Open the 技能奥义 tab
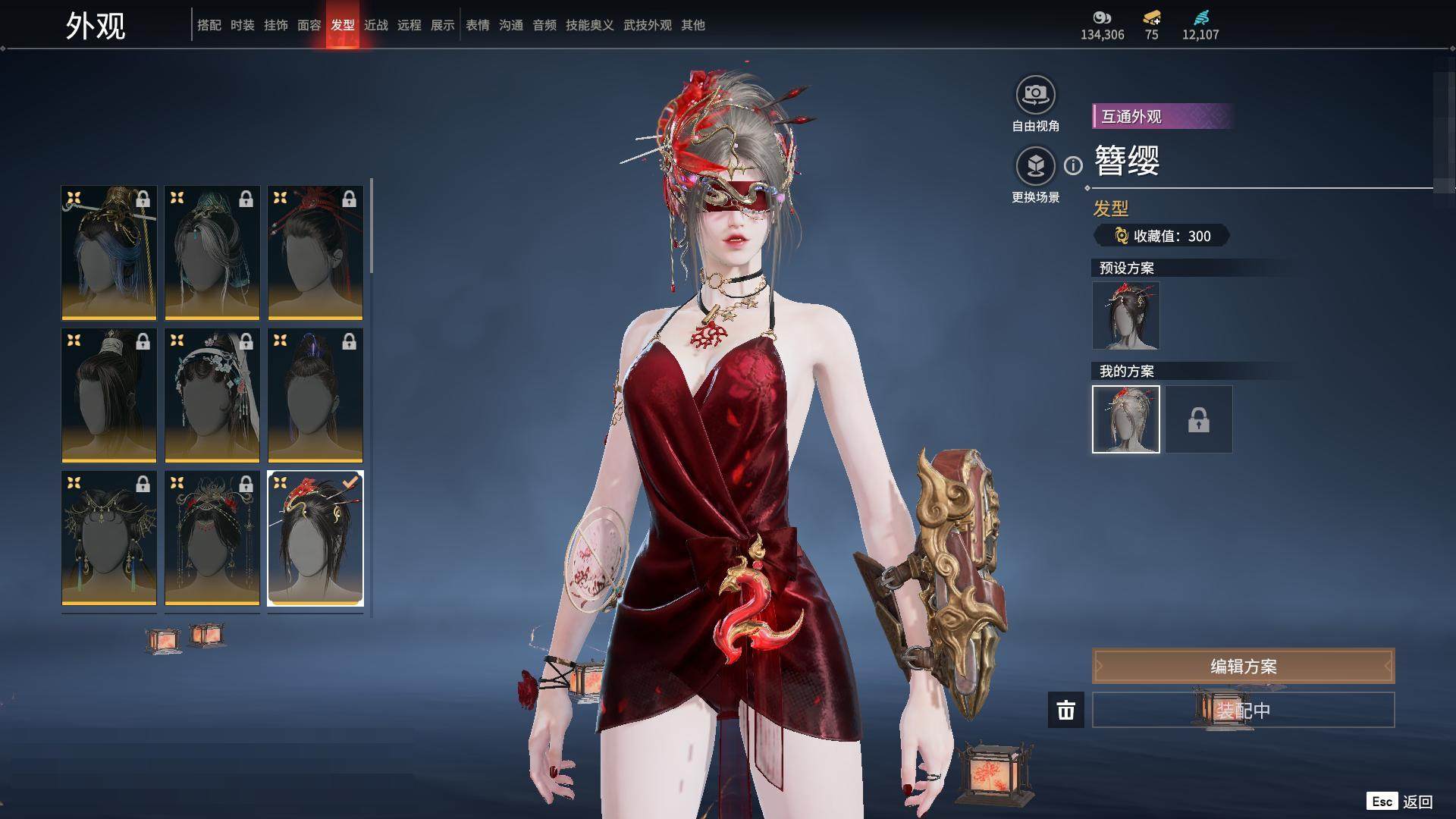This screenshot has width=1456, height=819. [x=589, y=25]
